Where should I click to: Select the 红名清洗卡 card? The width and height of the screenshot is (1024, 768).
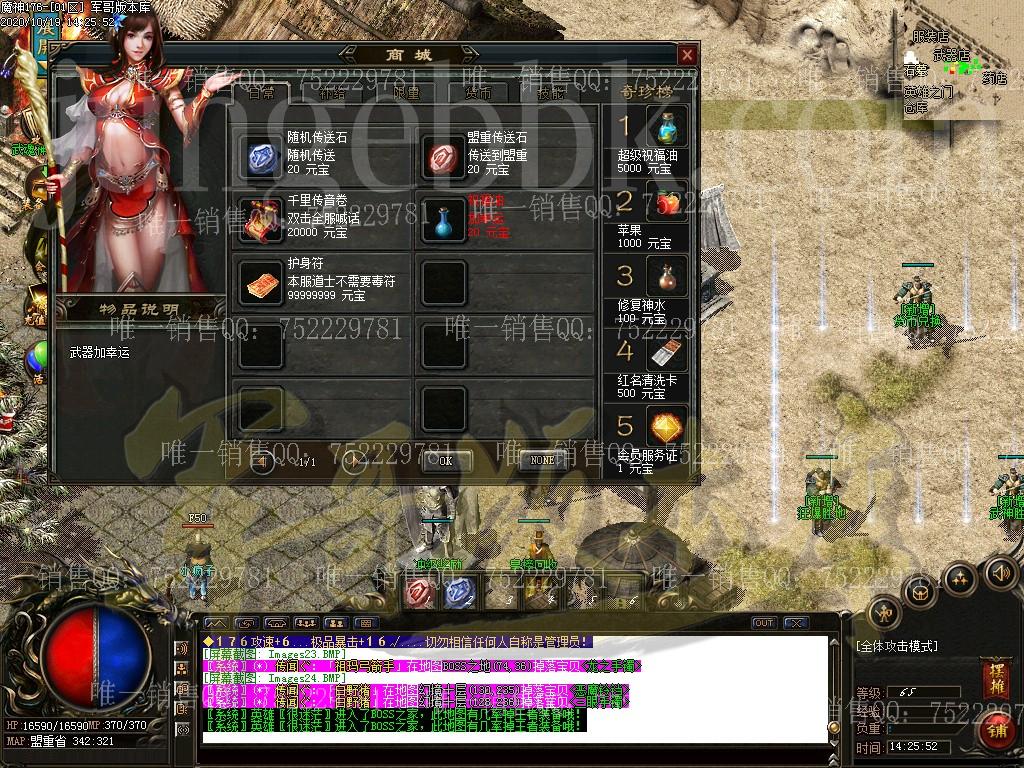point(666,353)
